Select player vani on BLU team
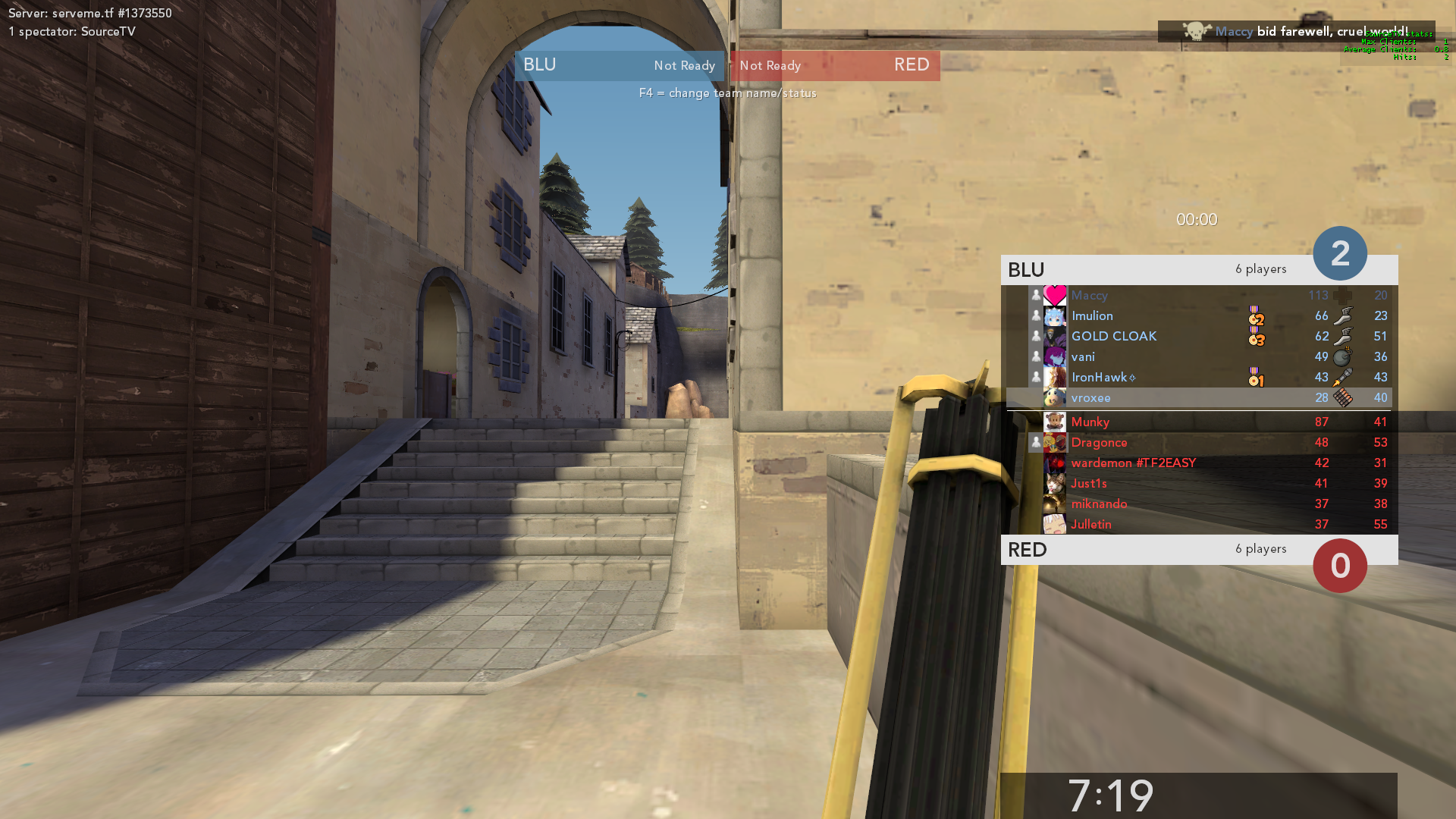 pos(1198,357)
